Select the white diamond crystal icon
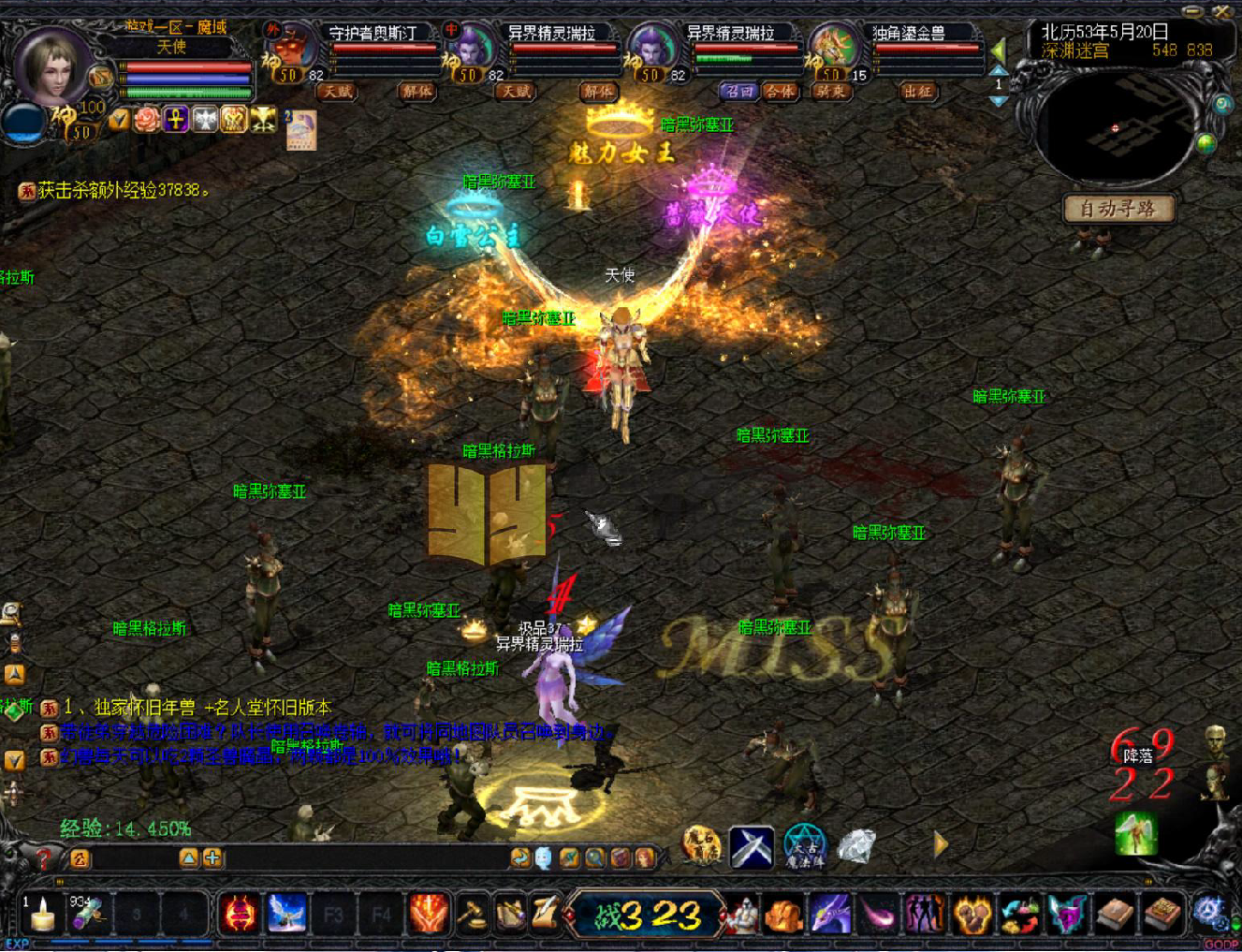The width and height of the screenshot is (1242, 952). point(856,846)
